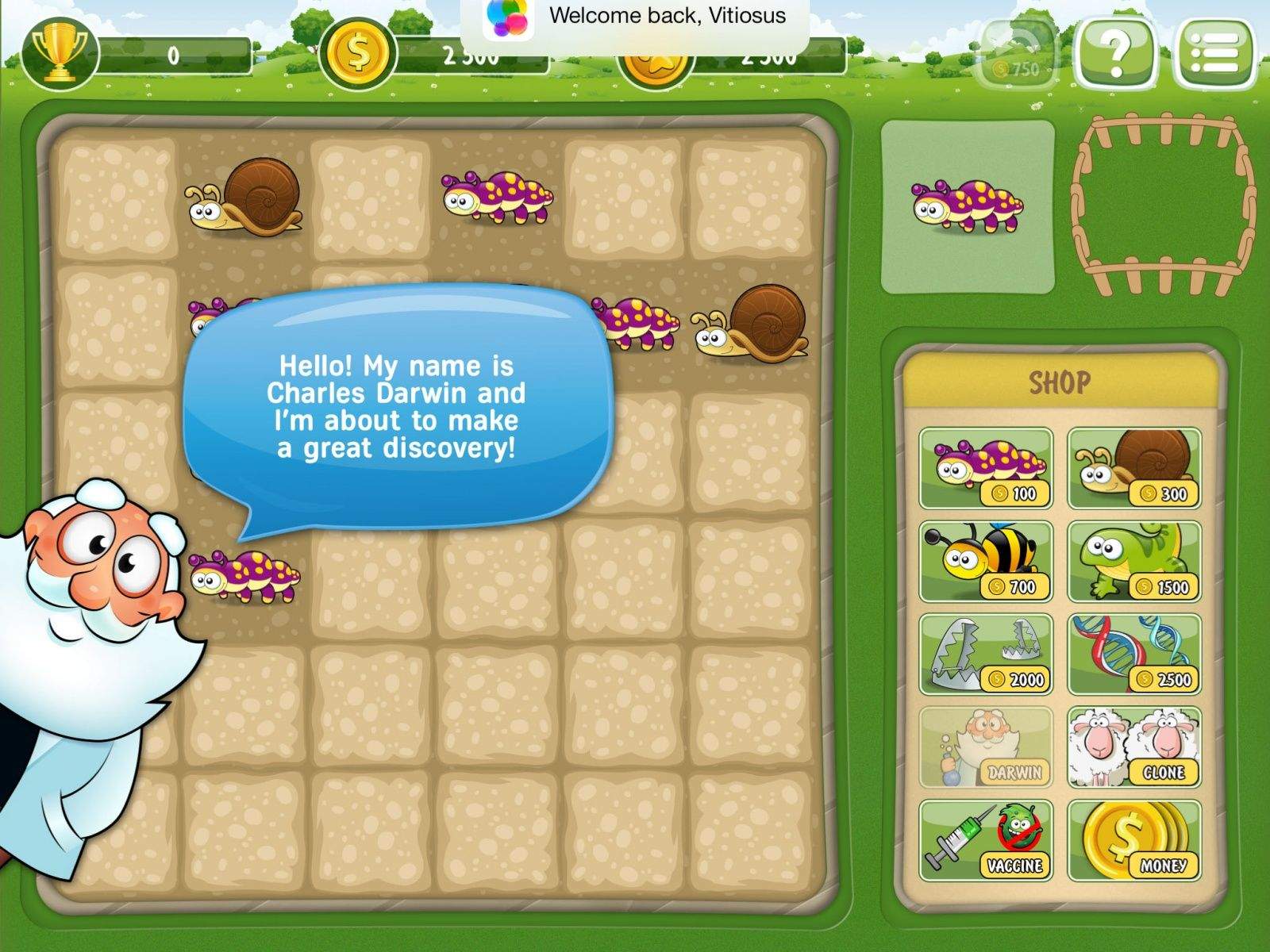This screenshot has height=952, width=1270.
Task: Tap Darwin's blue speech bubble to continue
Action: pos(398,406)
